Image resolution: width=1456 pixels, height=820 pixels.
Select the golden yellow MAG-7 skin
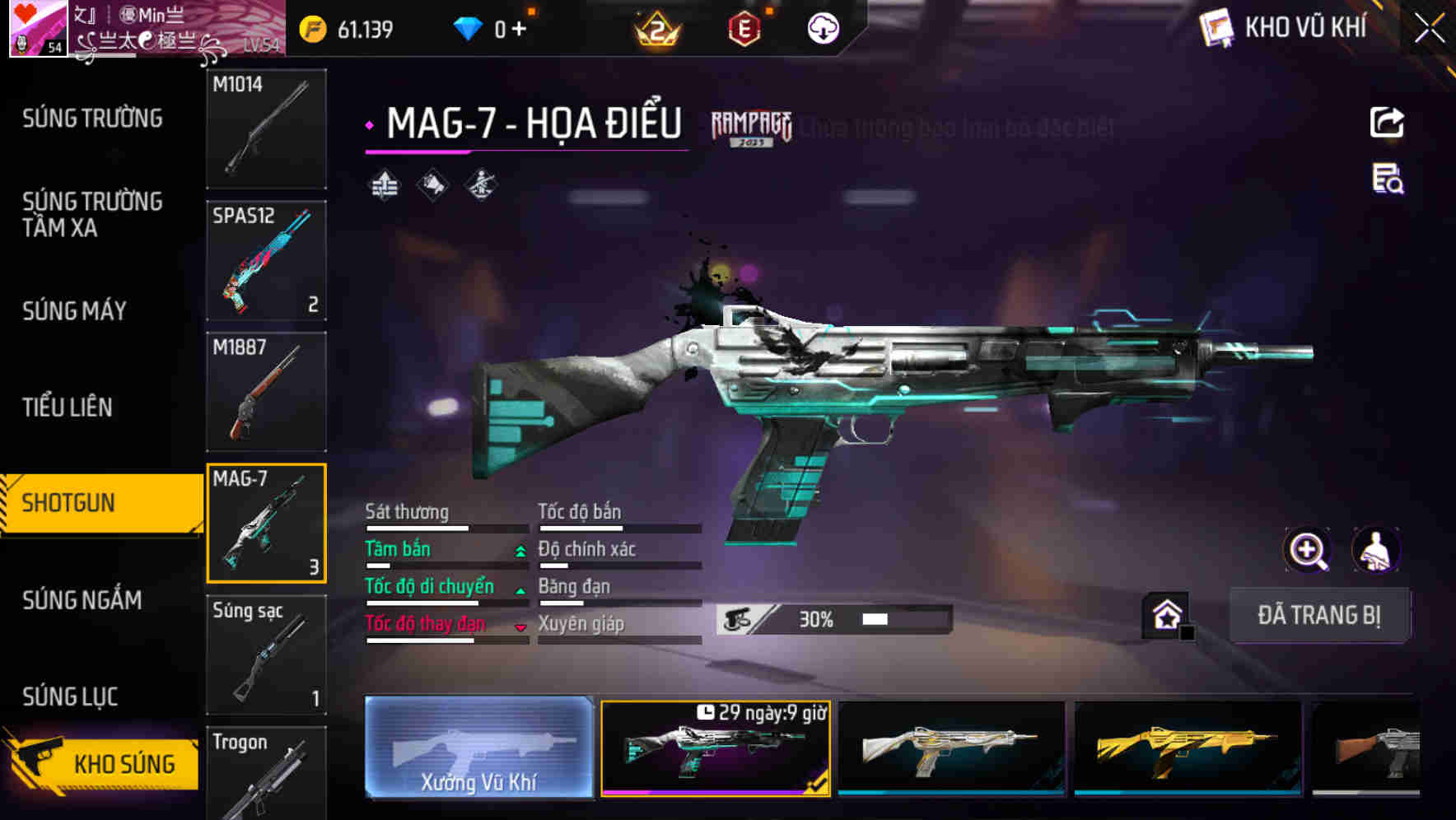pyautogui.click(x=1188, y=748)
